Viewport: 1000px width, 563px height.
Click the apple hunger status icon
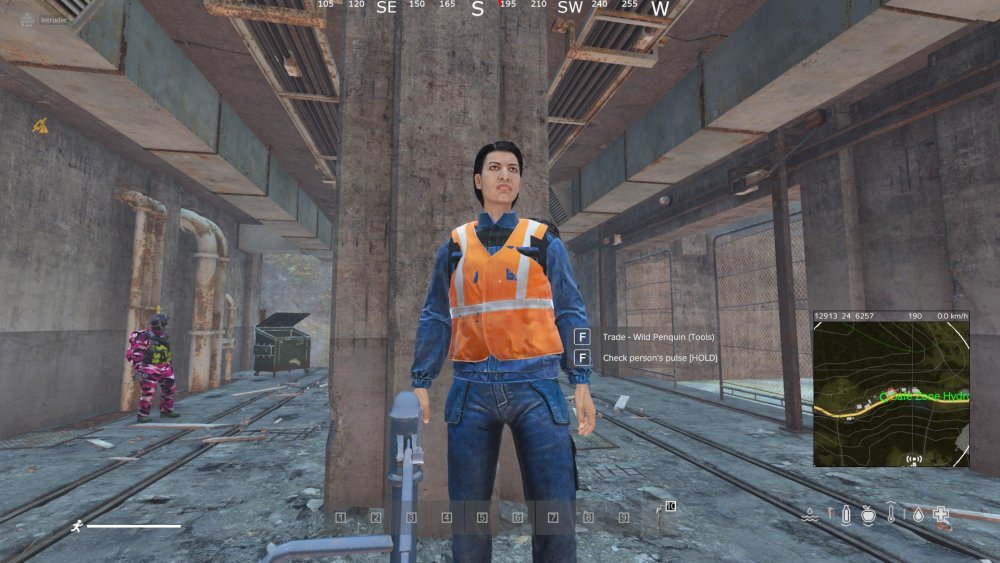[x=868, y=515]
